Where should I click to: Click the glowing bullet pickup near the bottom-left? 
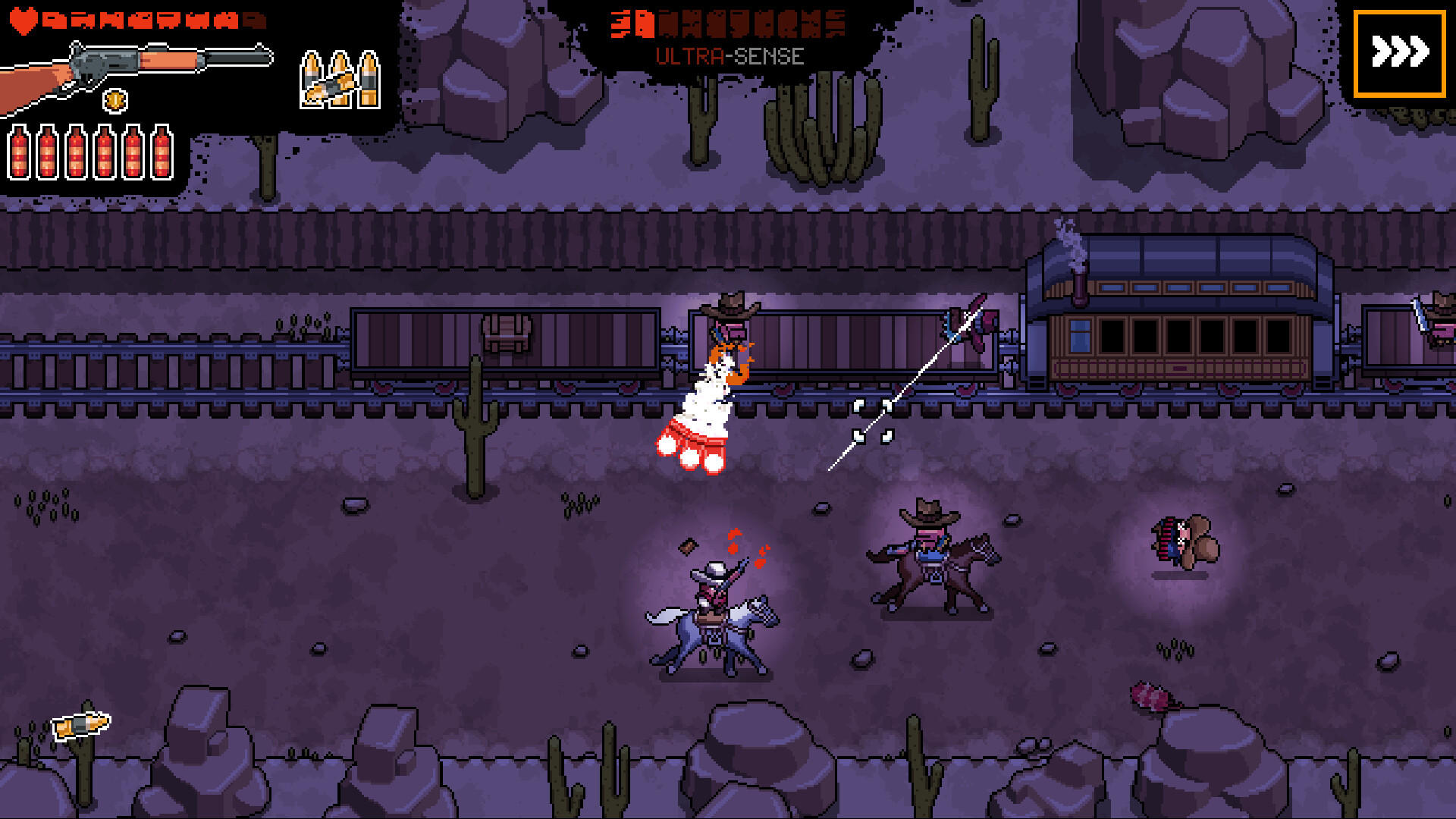point(80,724)
